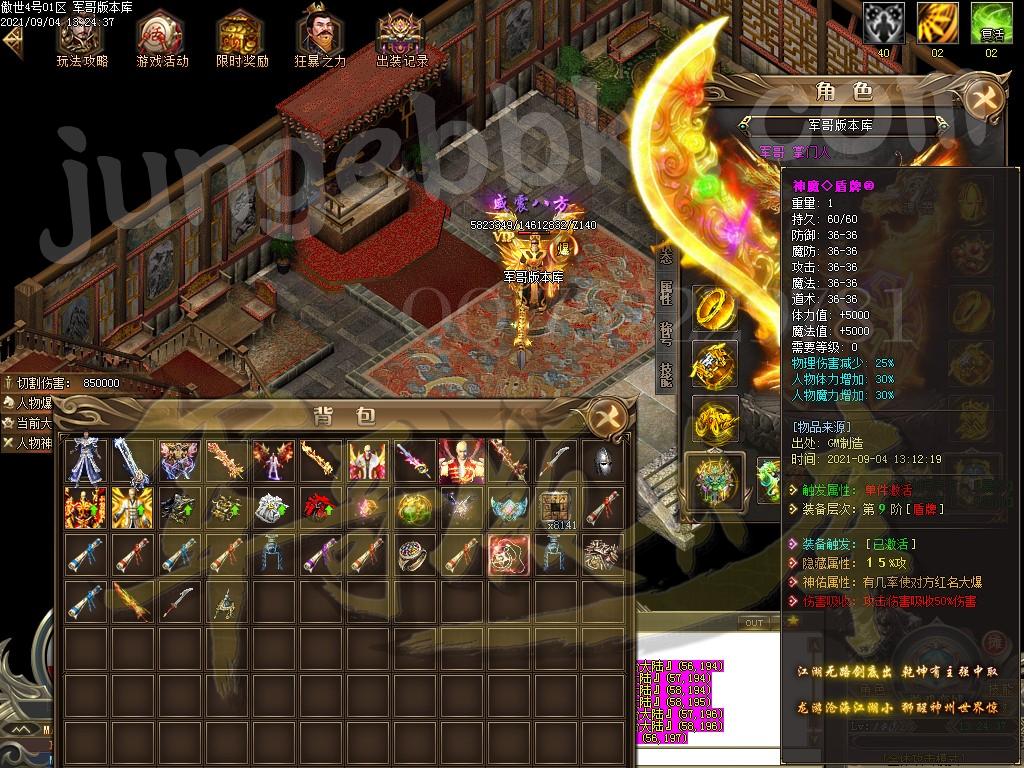The image size is (1024, 768).
Task: Switch to the 技能 skills tab
Action: point(666,373)
